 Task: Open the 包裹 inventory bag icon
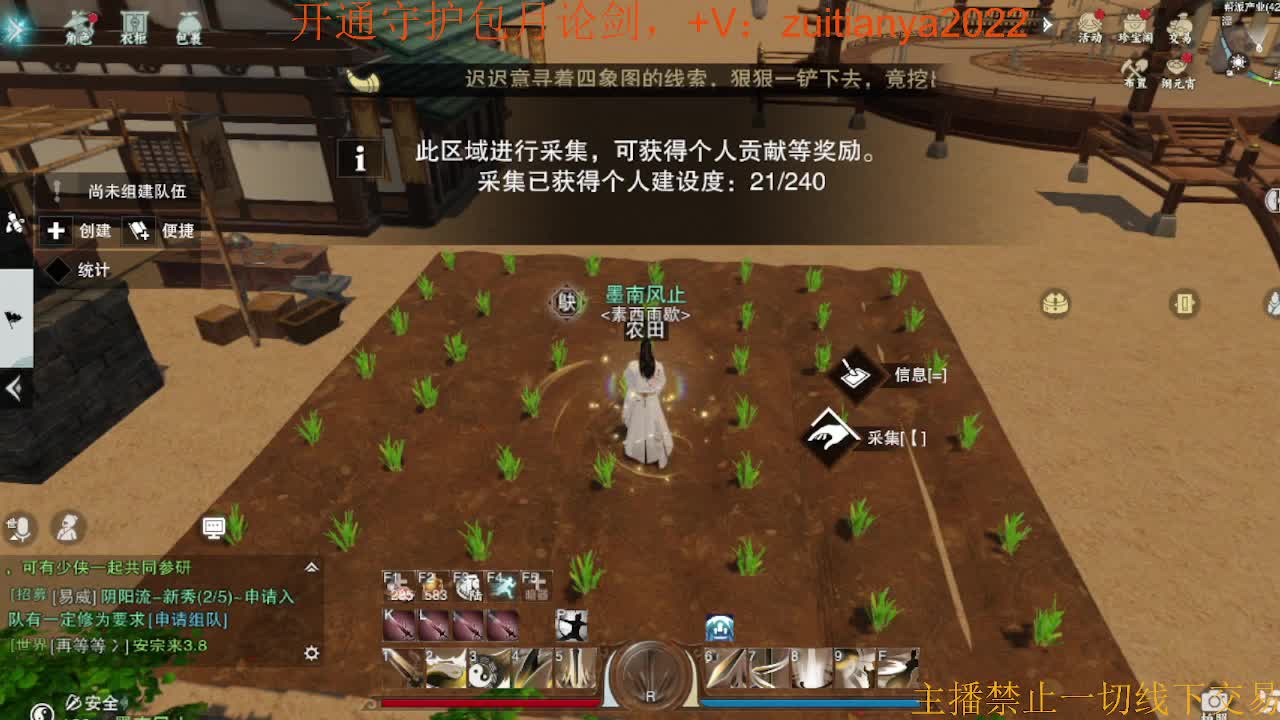pyautogui.click(x=189, y=22)
